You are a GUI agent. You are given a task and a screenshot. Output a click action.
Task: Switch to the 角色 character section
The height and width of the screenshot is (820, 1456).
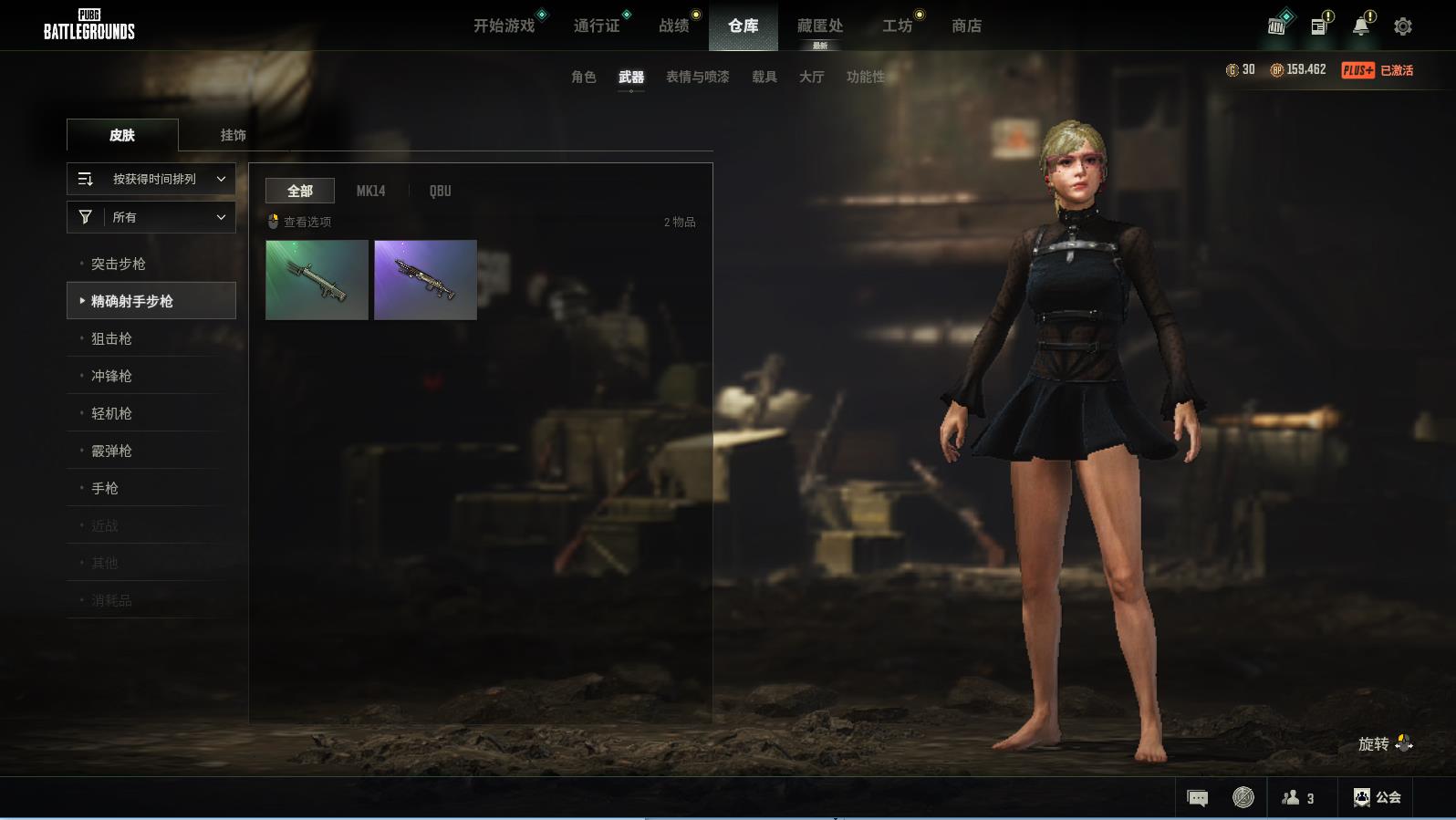click(583, 78)
